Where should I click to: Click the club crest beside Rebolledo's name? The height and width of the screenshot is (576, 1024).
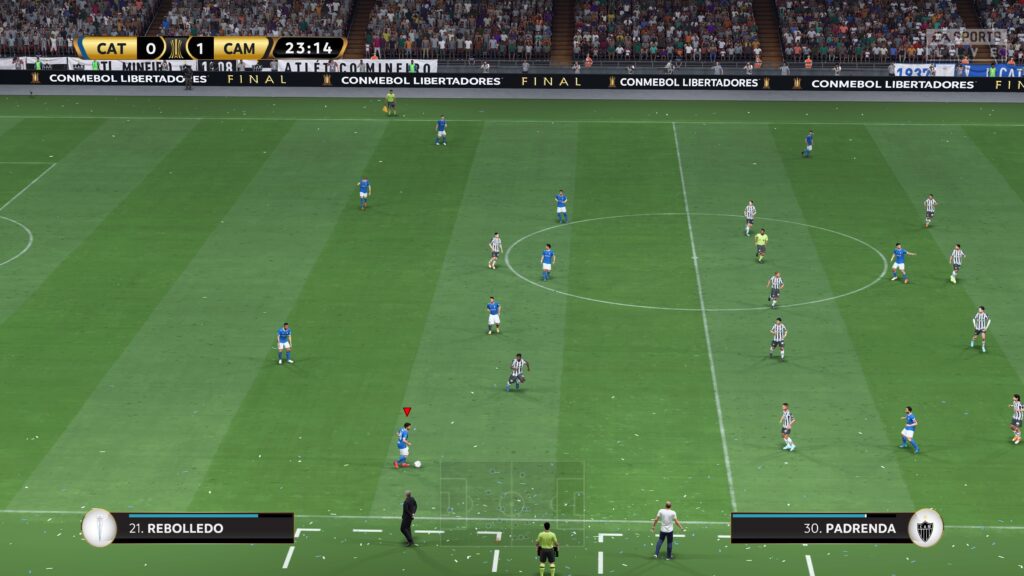pyautogui.click(x=99, y=527)
